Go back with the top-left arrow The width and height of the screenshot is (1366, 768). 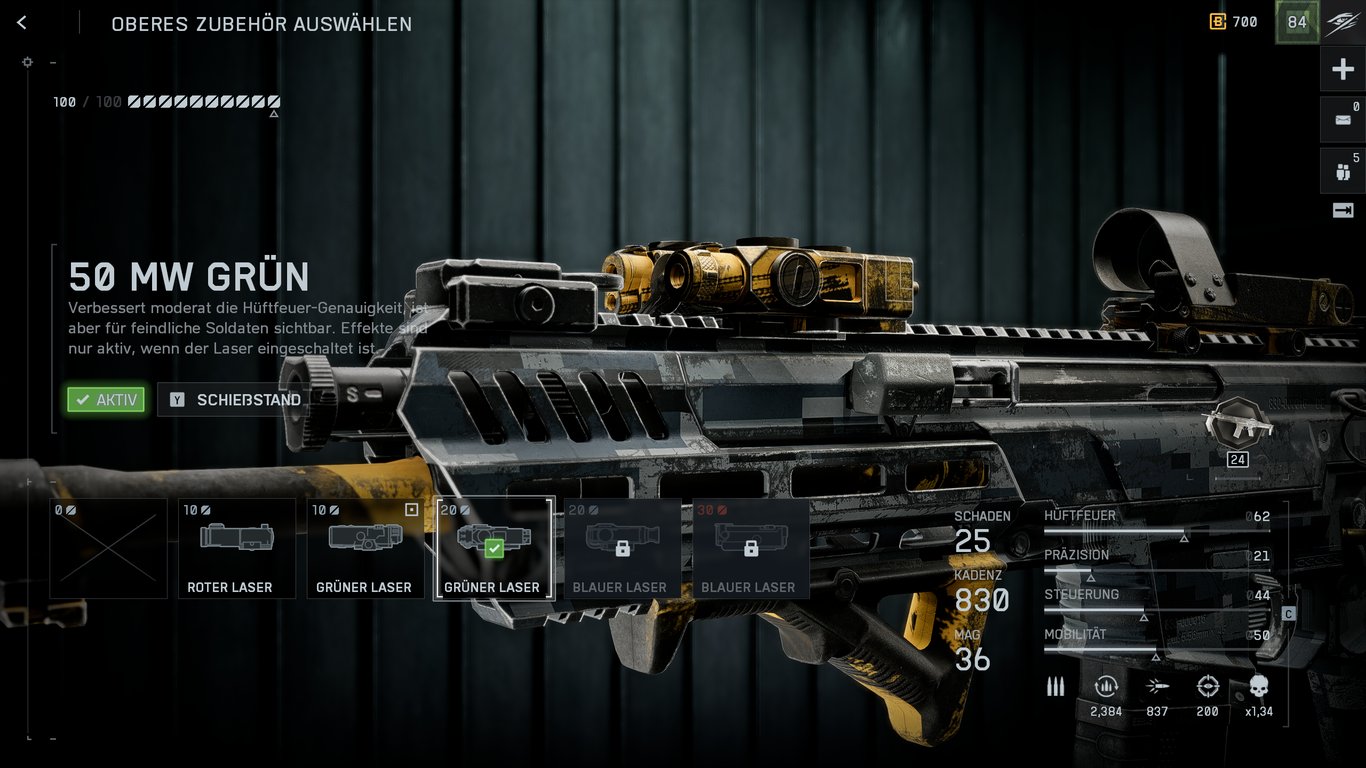[22, 23]
